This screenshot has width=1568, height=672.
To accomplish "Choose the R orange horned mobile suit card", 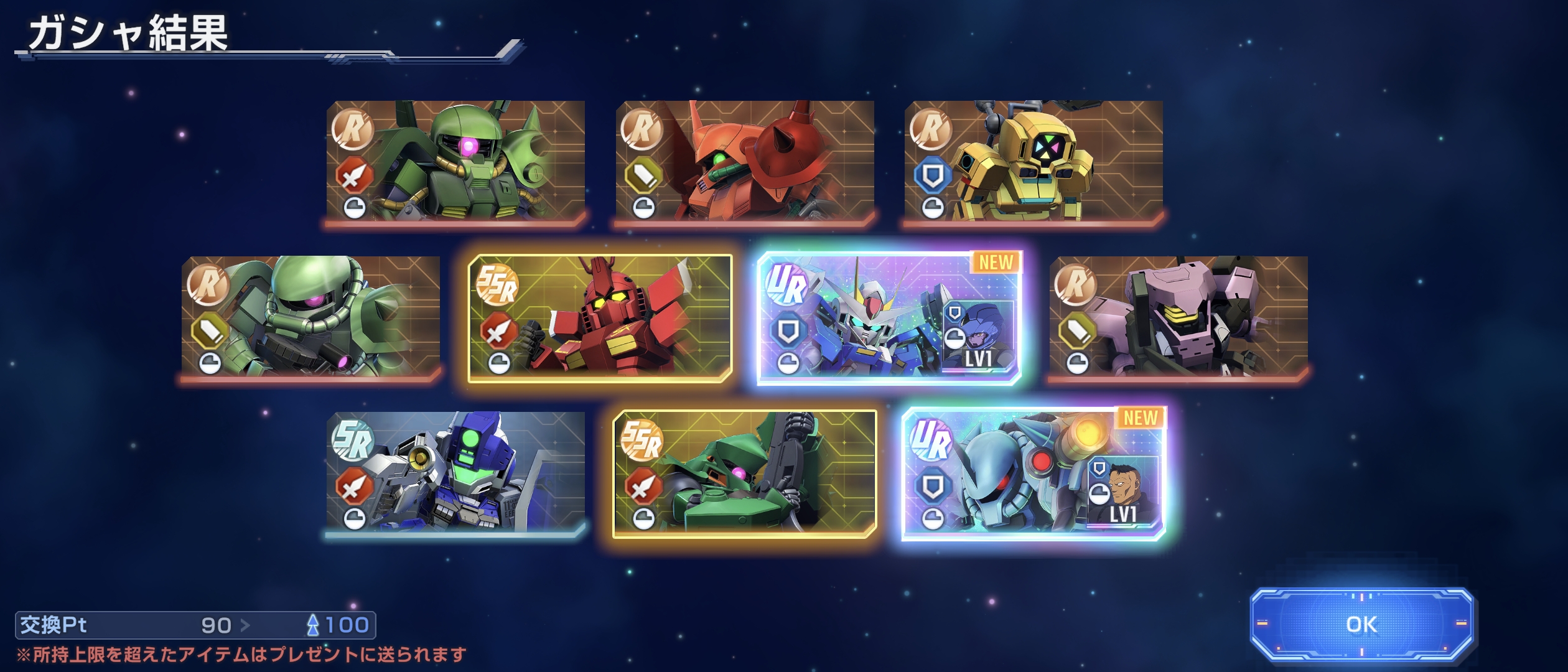I will (745, 161).
